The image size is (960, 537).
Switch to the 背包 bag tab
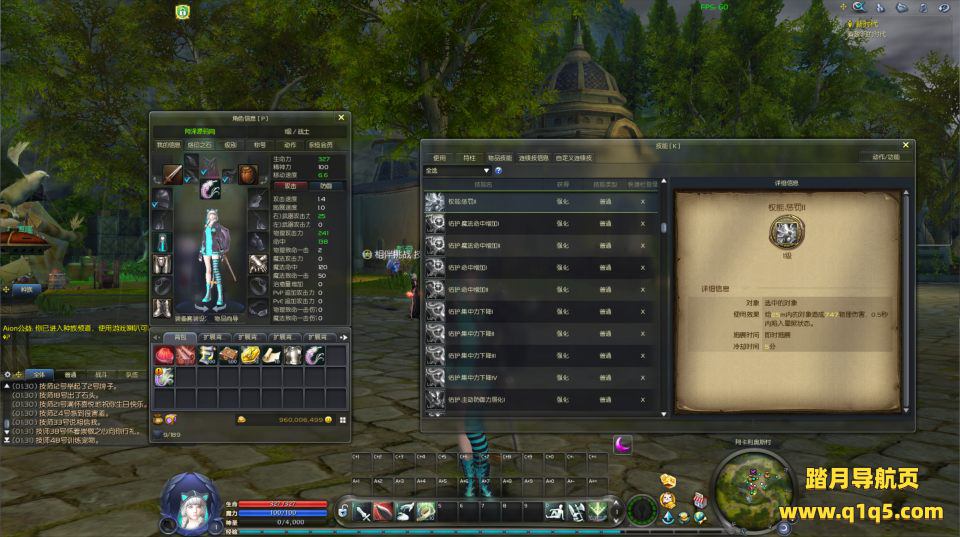180,337
